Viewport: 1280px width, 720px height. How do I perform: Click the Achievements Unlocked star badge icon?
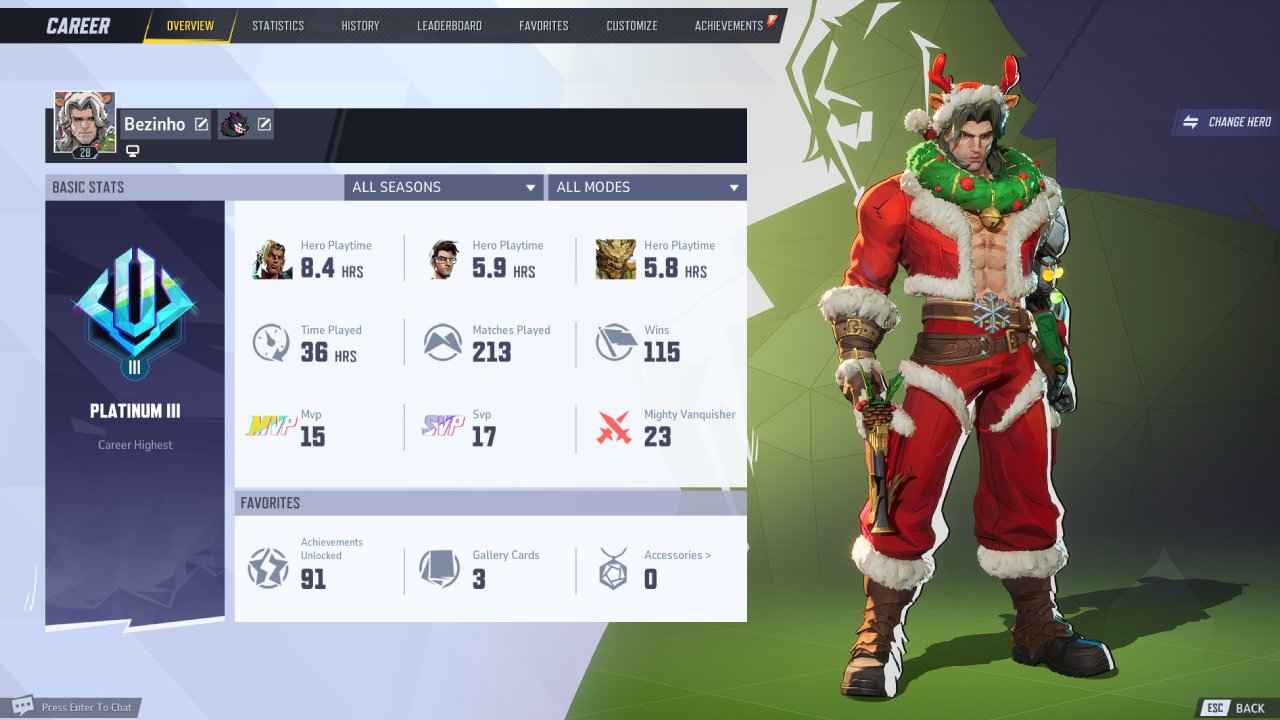click(268, 568)
